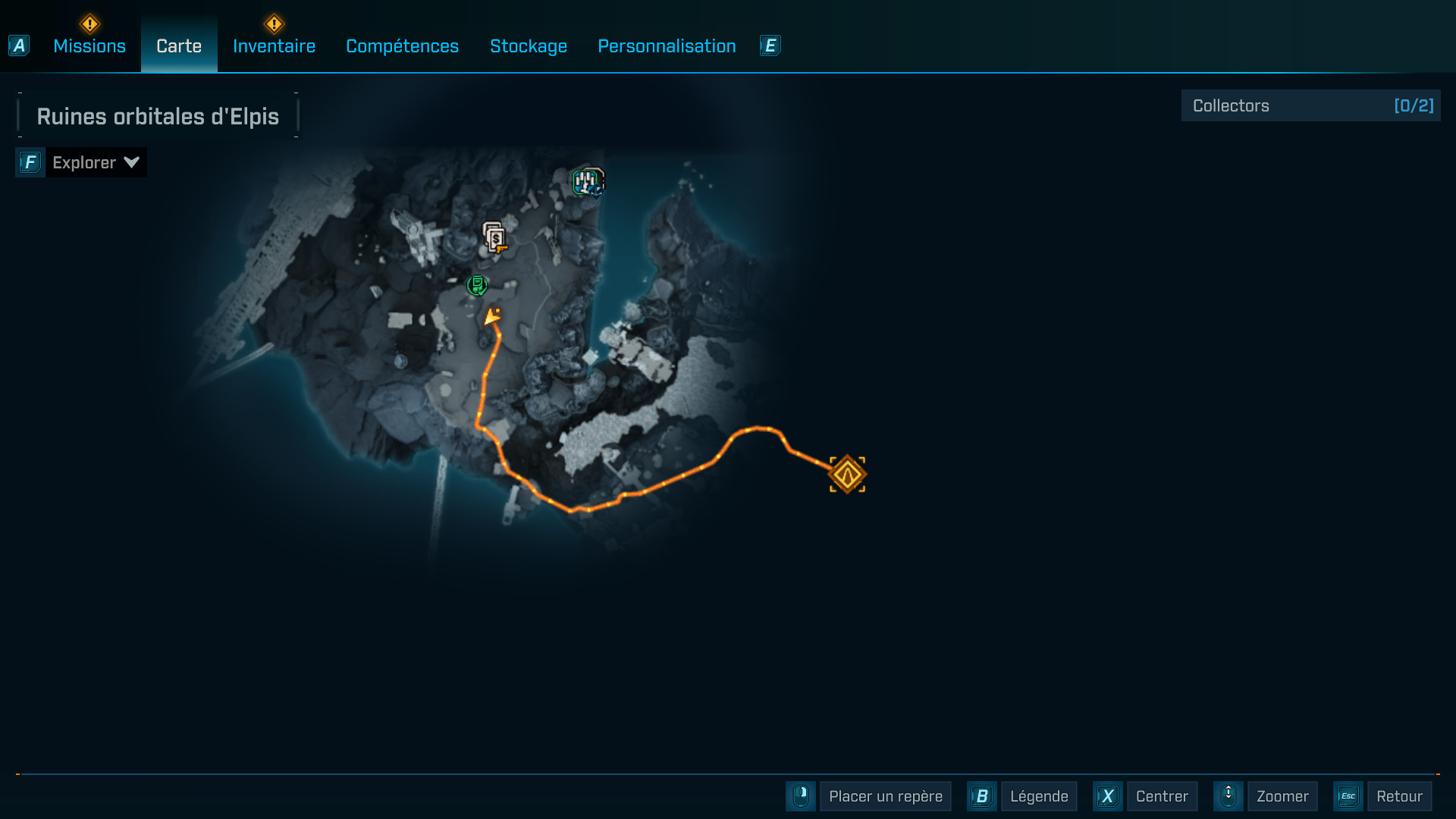
Task: Click the Inventaire notification badge icon
Action: click(x=274, y=23)
